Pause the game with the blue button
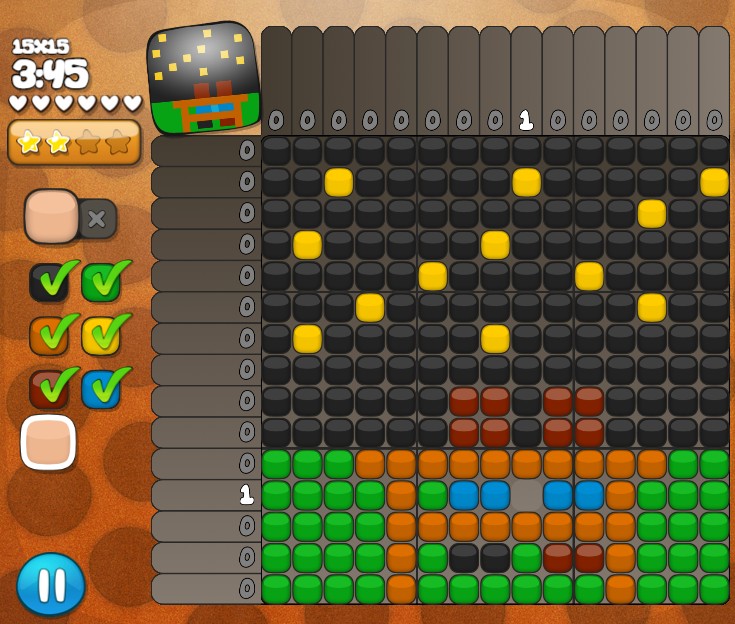This screenshot has width=735, height=624. 51,584
